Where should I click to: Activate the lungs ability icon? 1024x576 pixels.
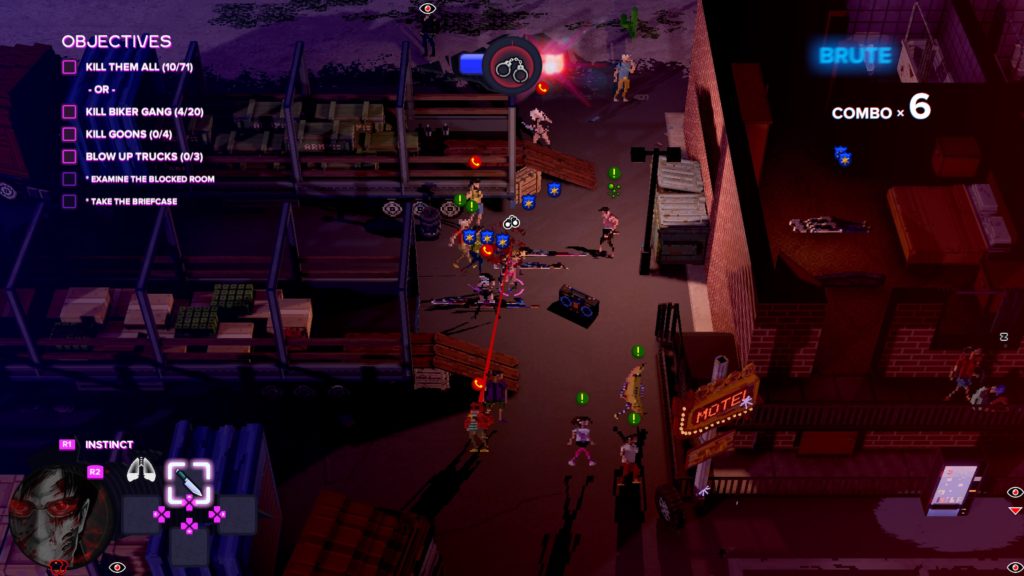[140, 470]
